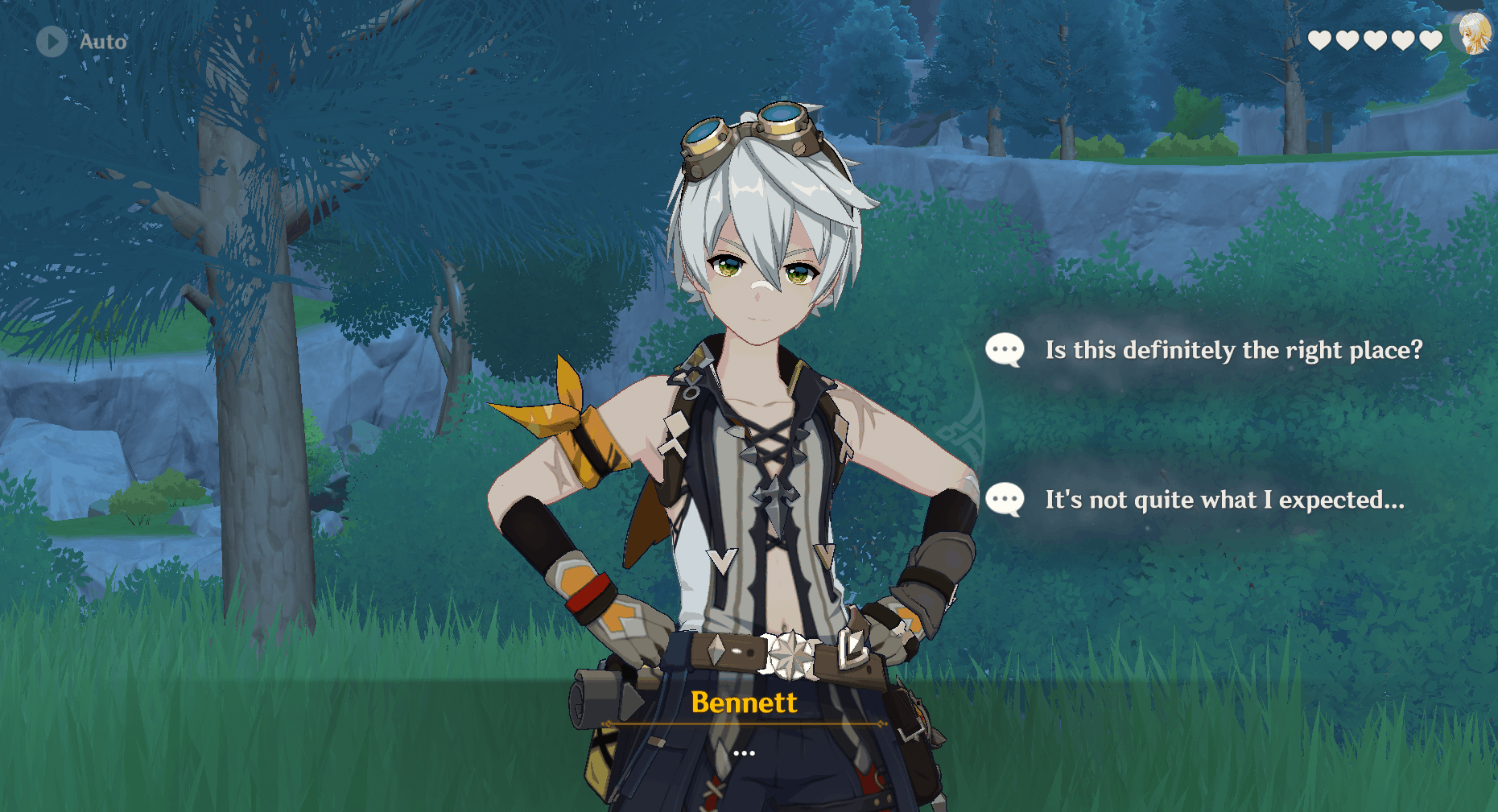Click the play triangle inside the Auto circle
Image resolution: width=1498 pixels, height=812 pixels.
pos(52,42)
